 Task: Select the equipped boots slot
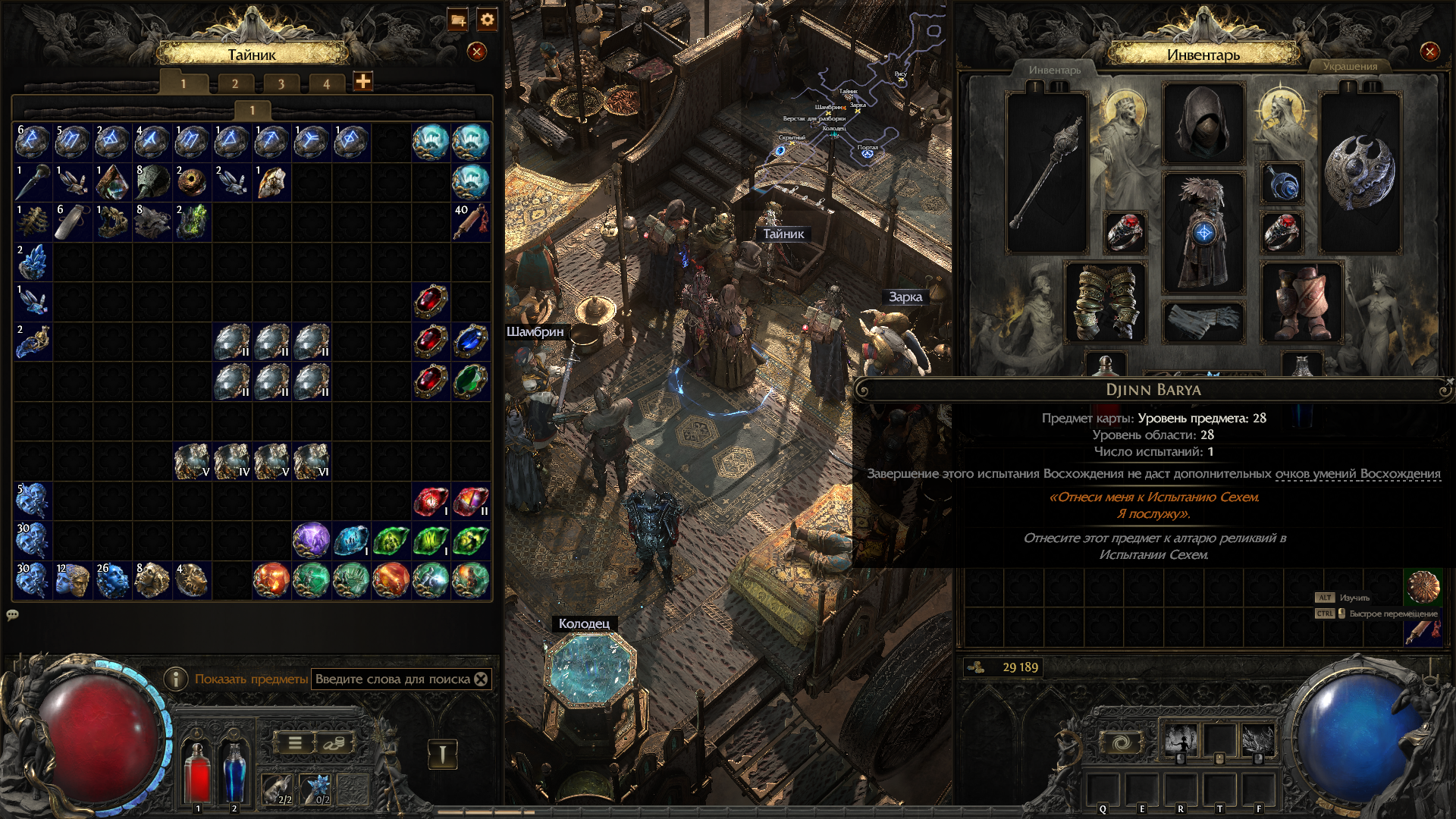pos(1301,302)
